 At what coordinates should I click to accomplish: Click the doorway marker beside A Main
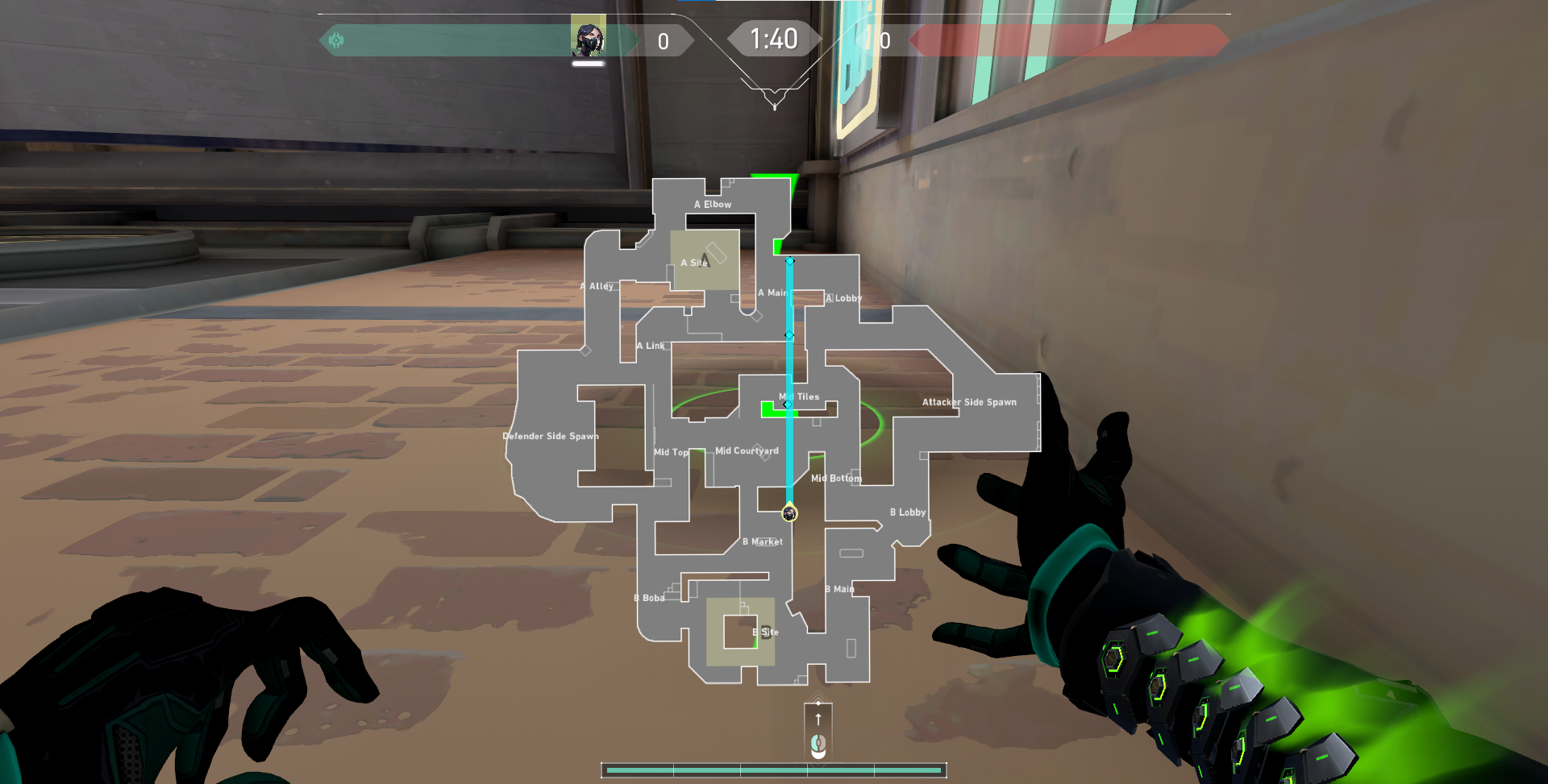(x=756, y=316)
